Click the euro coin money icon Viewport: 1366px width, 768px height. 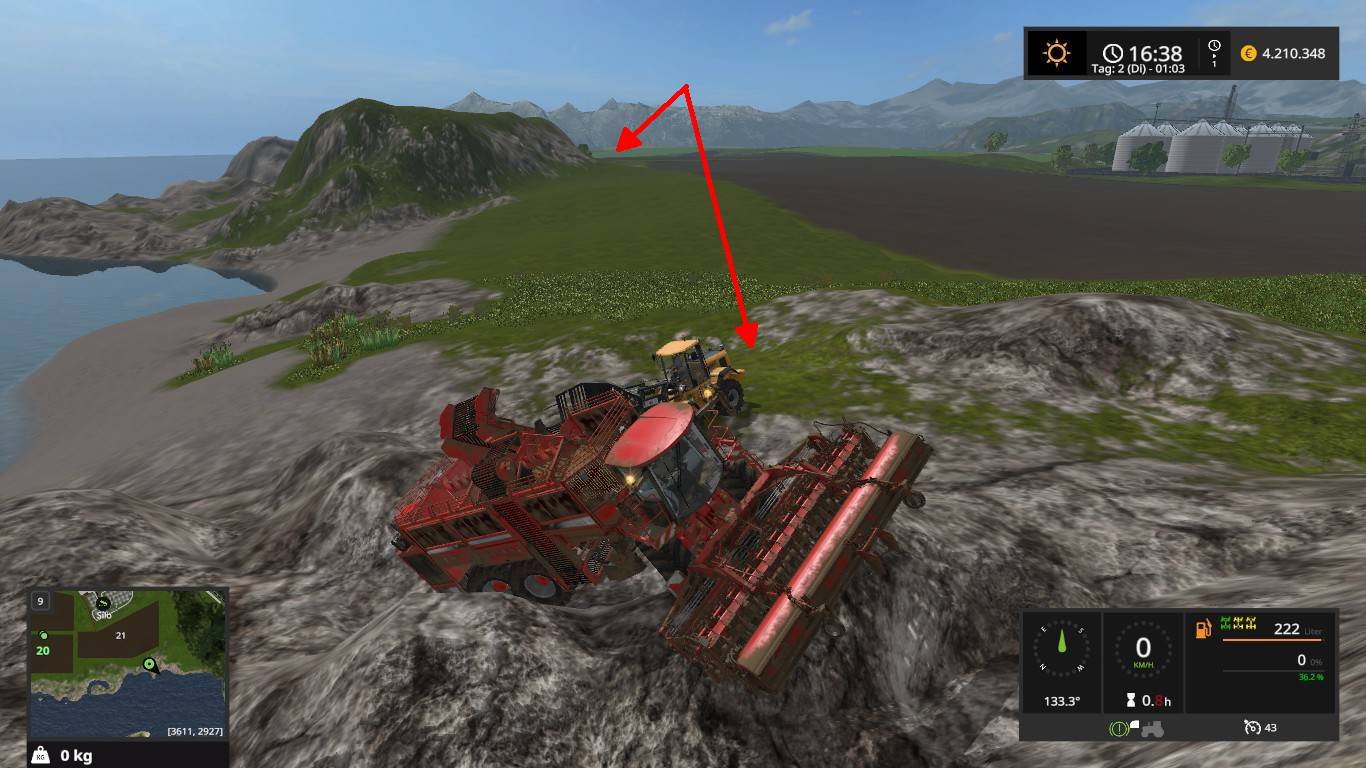(x=1248, y=53)
